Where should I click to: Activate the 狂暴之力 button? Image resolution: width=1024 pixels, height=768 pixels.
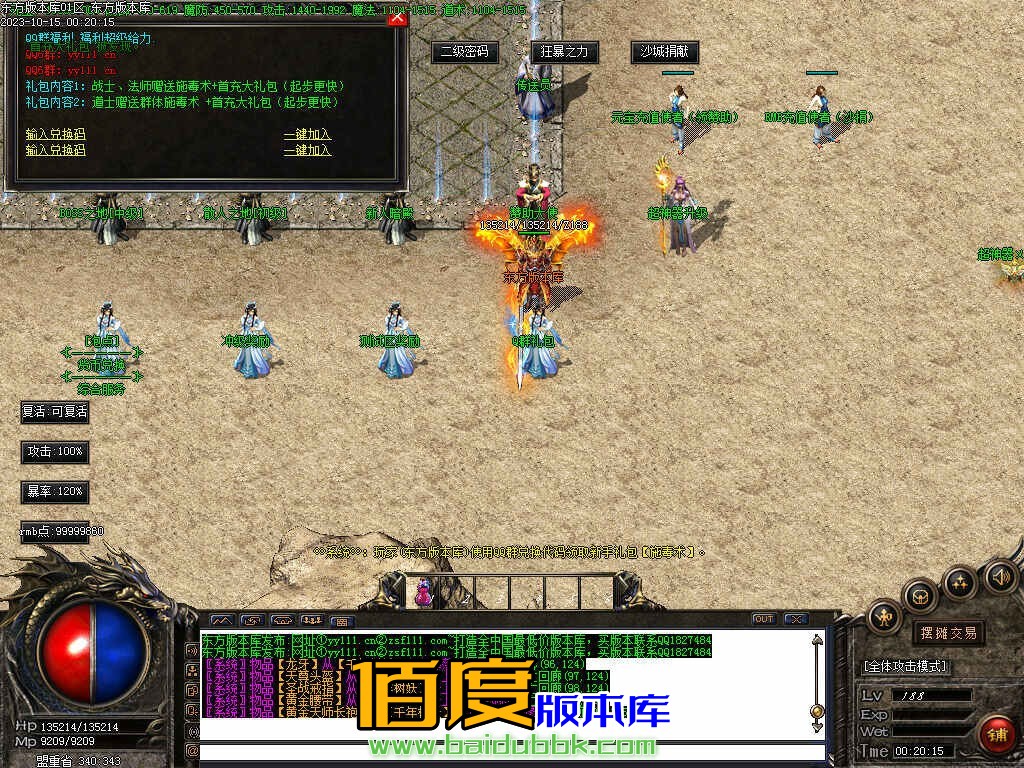click(564, 51)
